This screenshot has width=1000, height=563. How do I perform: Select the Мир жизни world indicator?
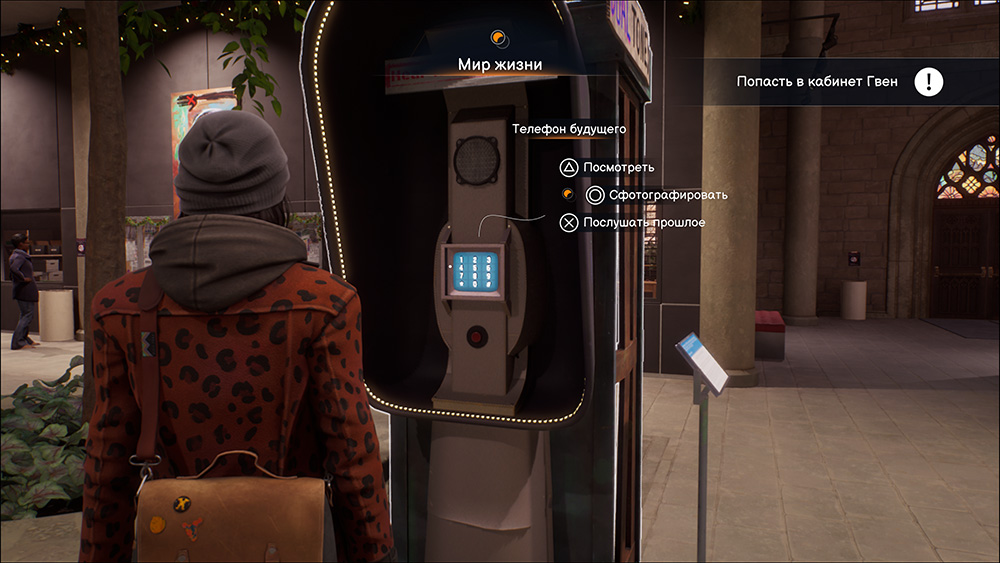[x=500, y=65]
